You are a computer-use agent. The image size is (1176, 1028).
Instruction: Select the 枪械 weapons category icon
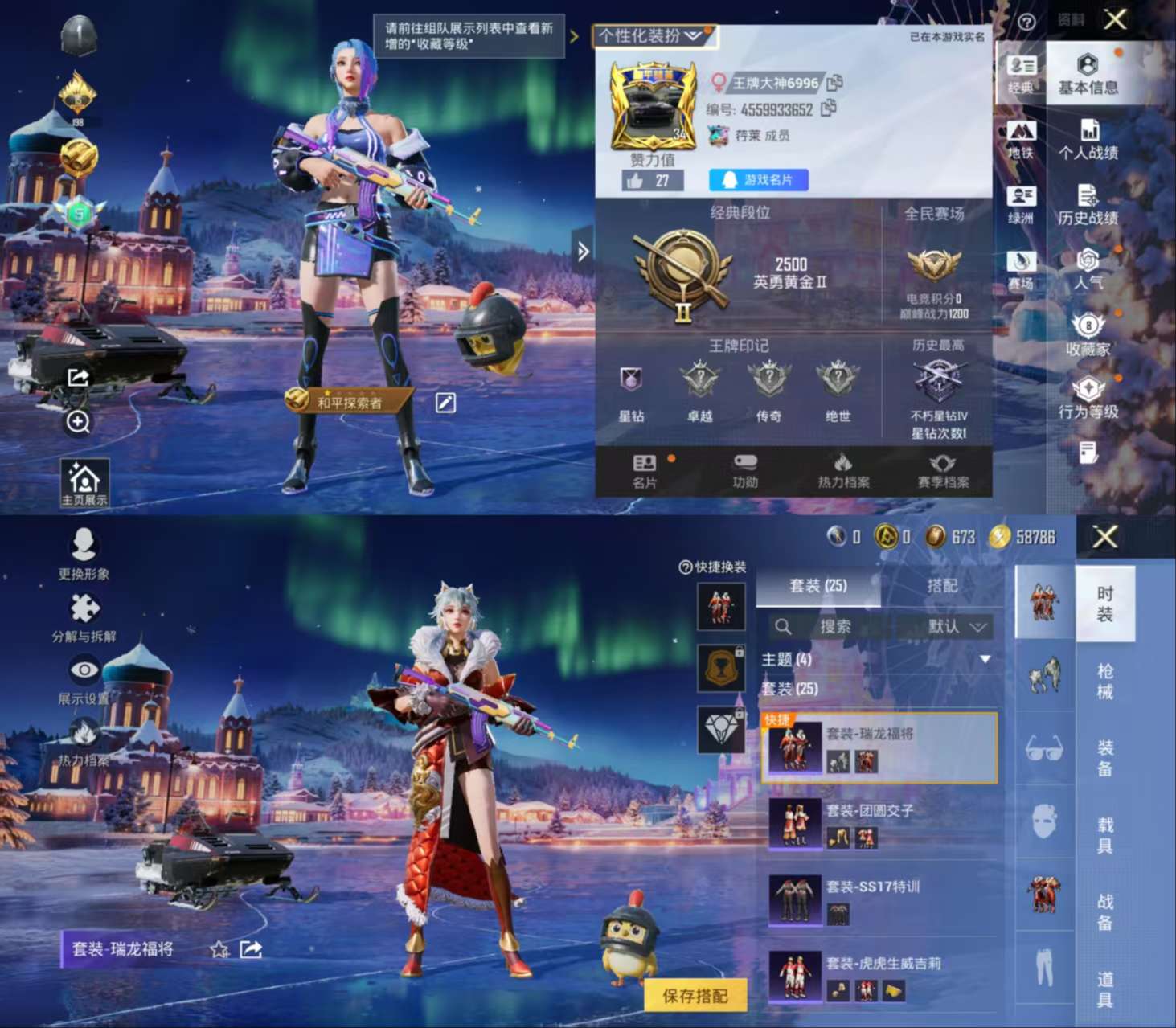tap(1044, 678)
